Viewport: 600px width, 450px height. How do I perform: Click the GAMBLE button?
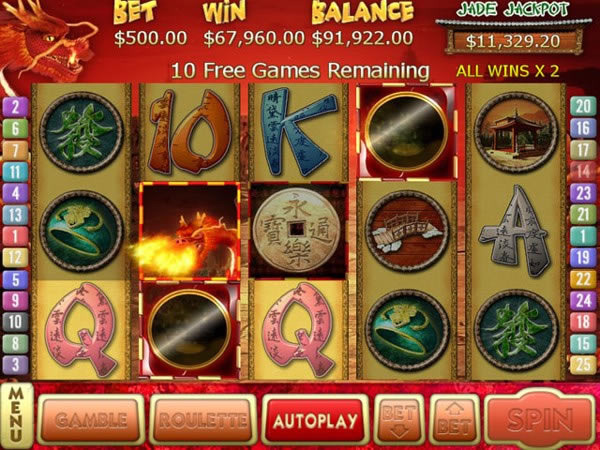pyautogui.click(x=90, y=420)
